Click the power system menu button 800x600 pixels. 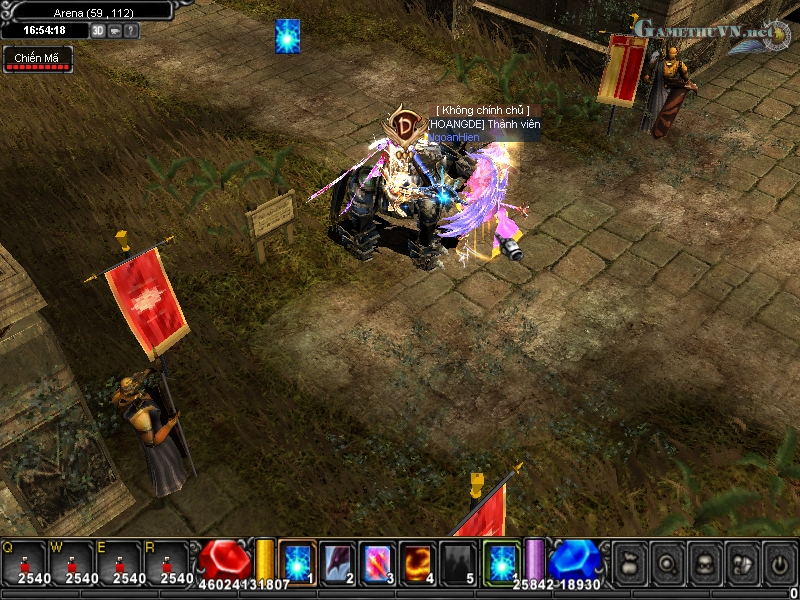click(x=777, y=563)
